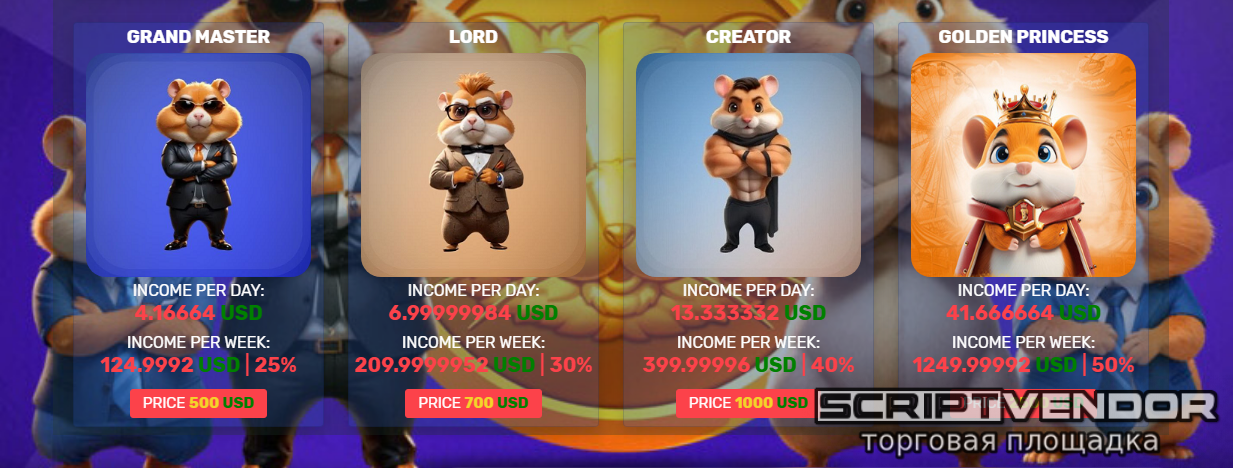Buy the Grand Master for 500 USD

point(198,403)
